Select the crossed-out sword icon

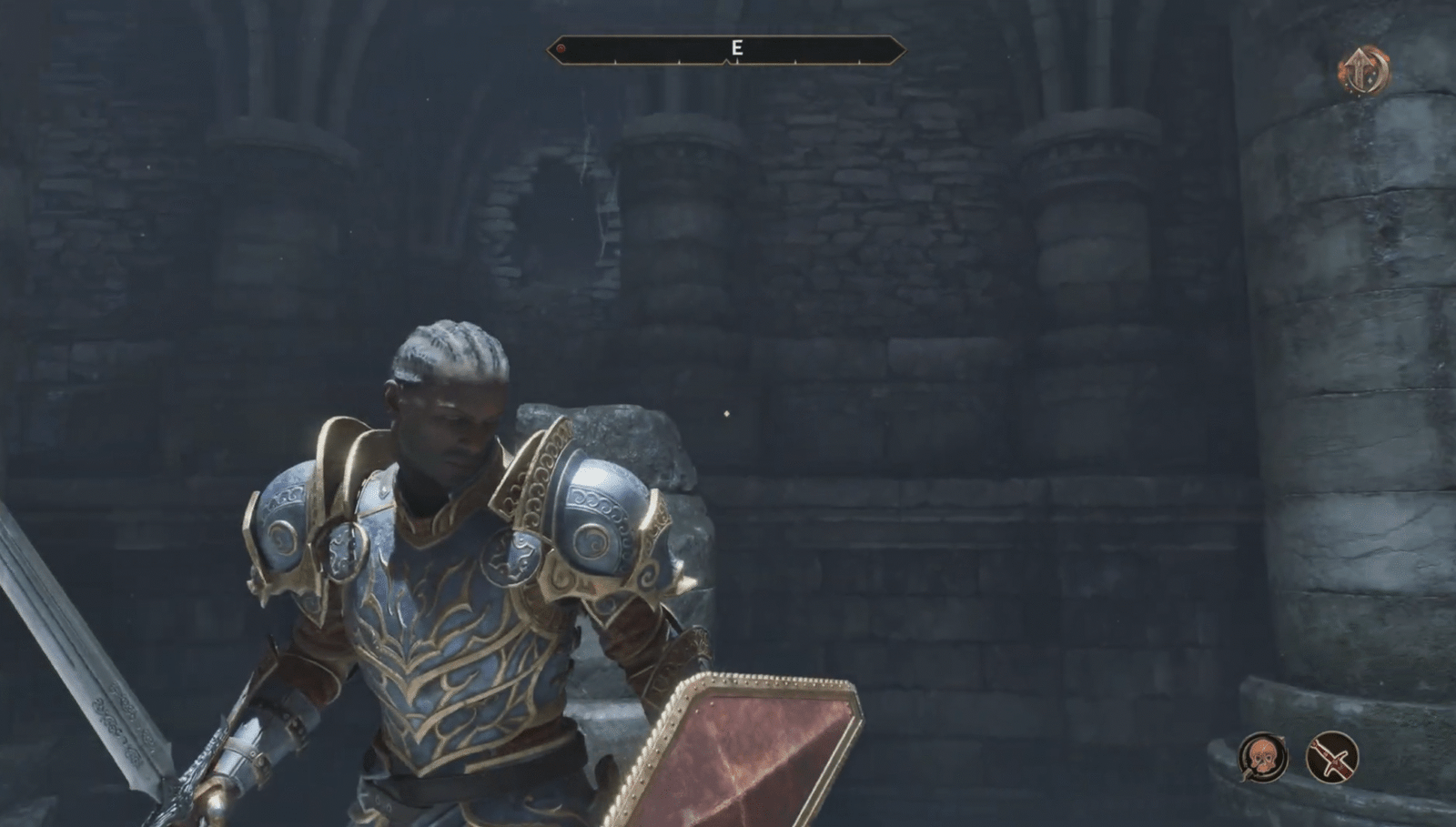pyautogui.click(x=1332, y=756)
